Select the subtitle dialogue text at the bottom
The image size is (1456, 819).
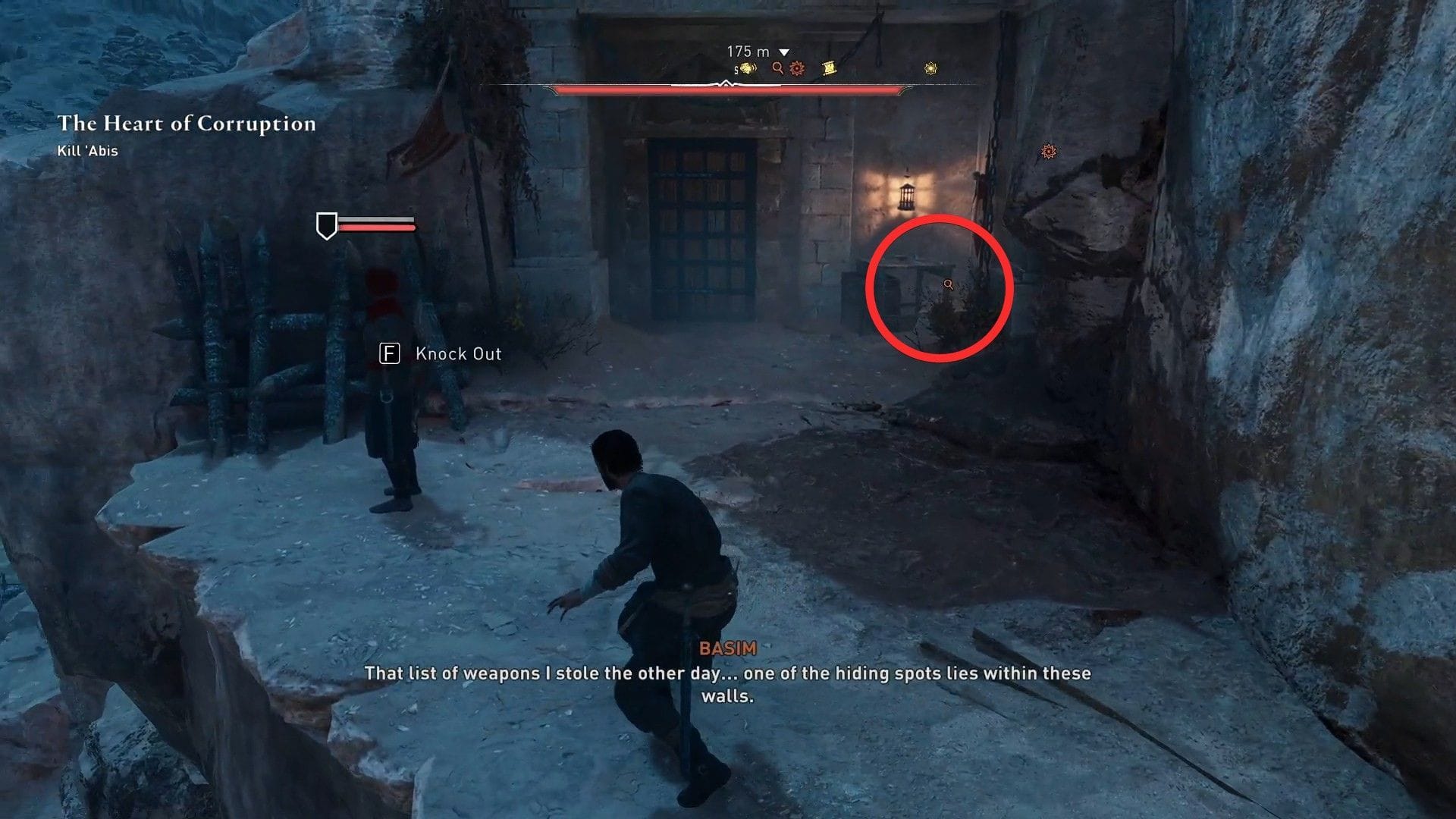[727, 682]
